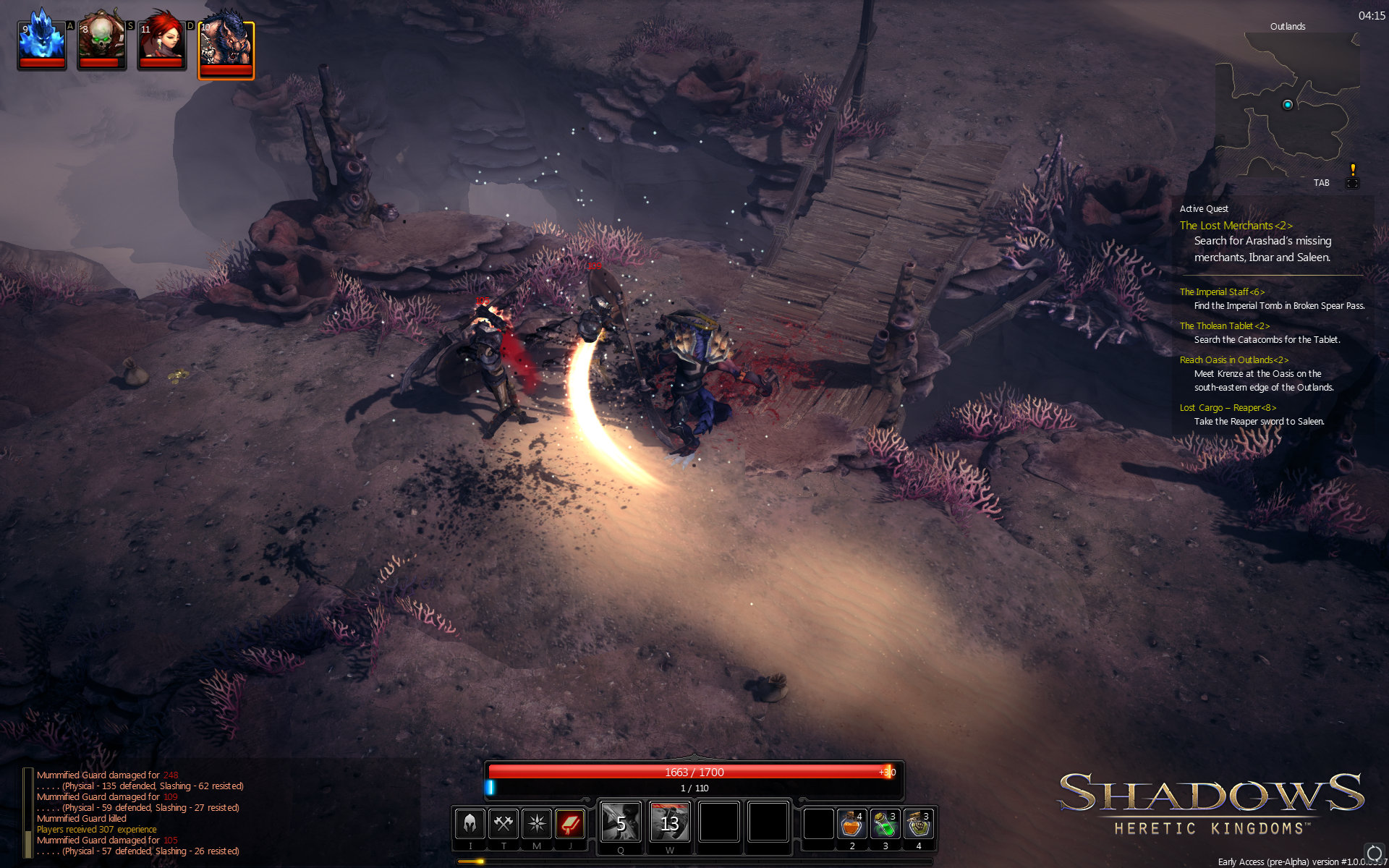Choose the red-haired woman portrait

(161, 45)
